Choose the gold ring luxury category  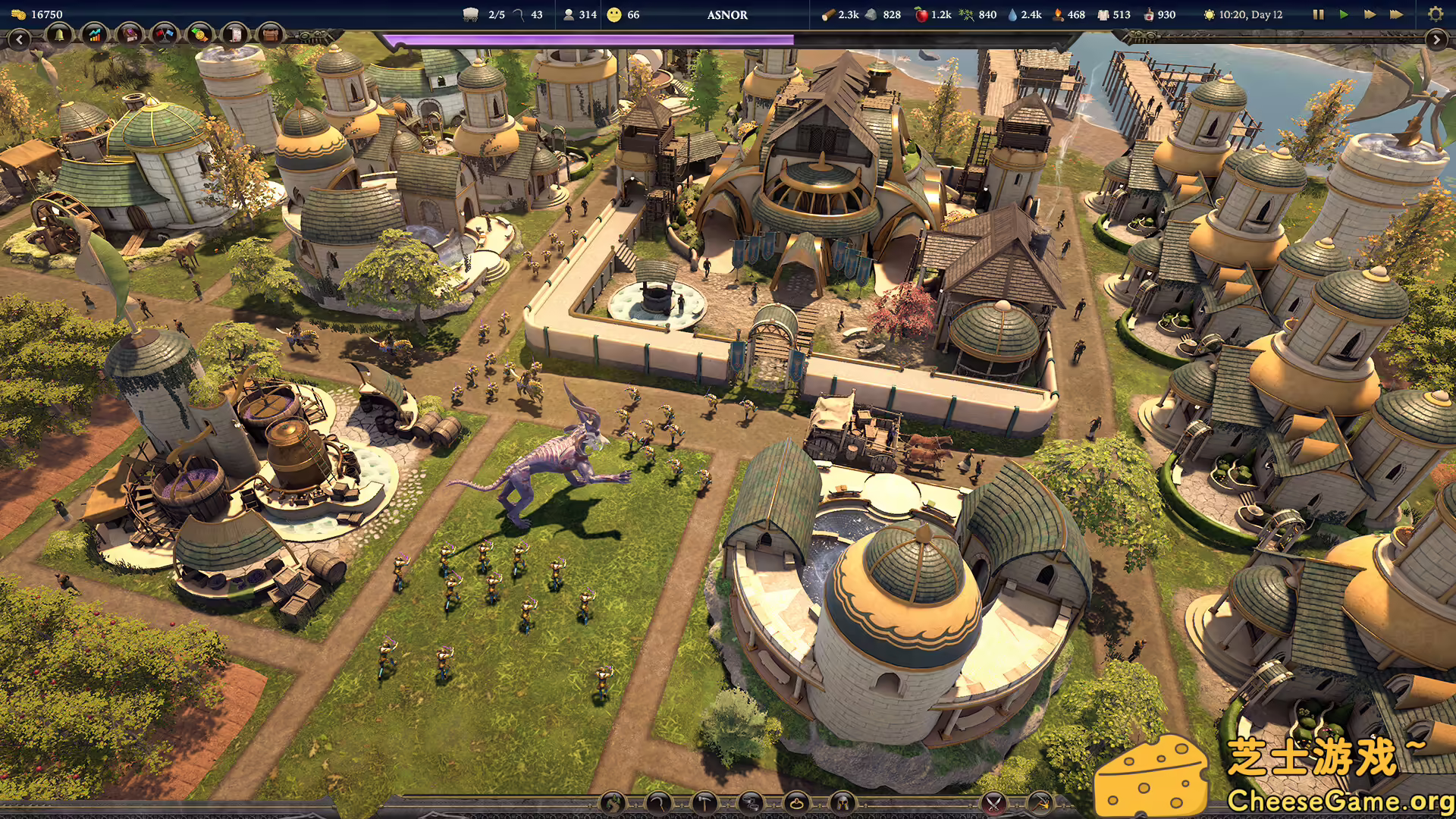pyautogui.click(x=797, y=803)
